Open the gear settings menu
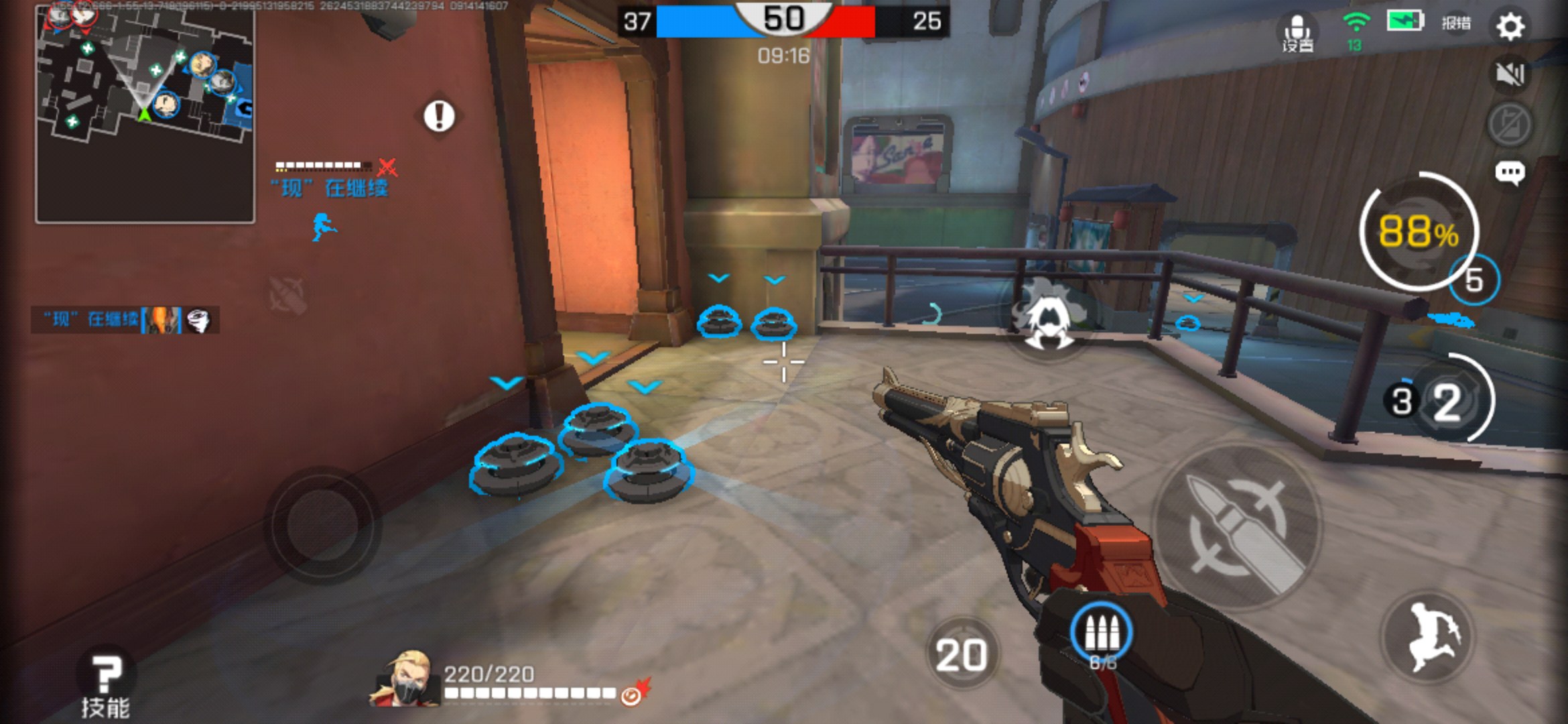Image resolution: width=1568 pixels, height=724 pixels. click(1510, 27)
